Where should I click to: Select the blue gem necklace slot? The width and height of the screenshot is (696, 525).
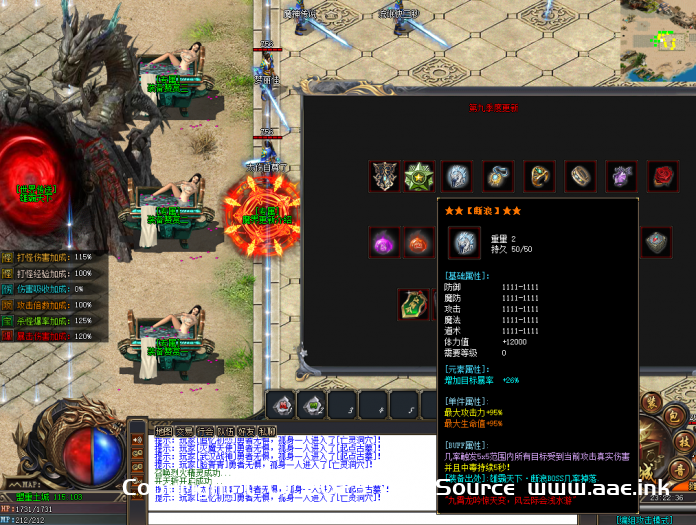tap(498, 177)
